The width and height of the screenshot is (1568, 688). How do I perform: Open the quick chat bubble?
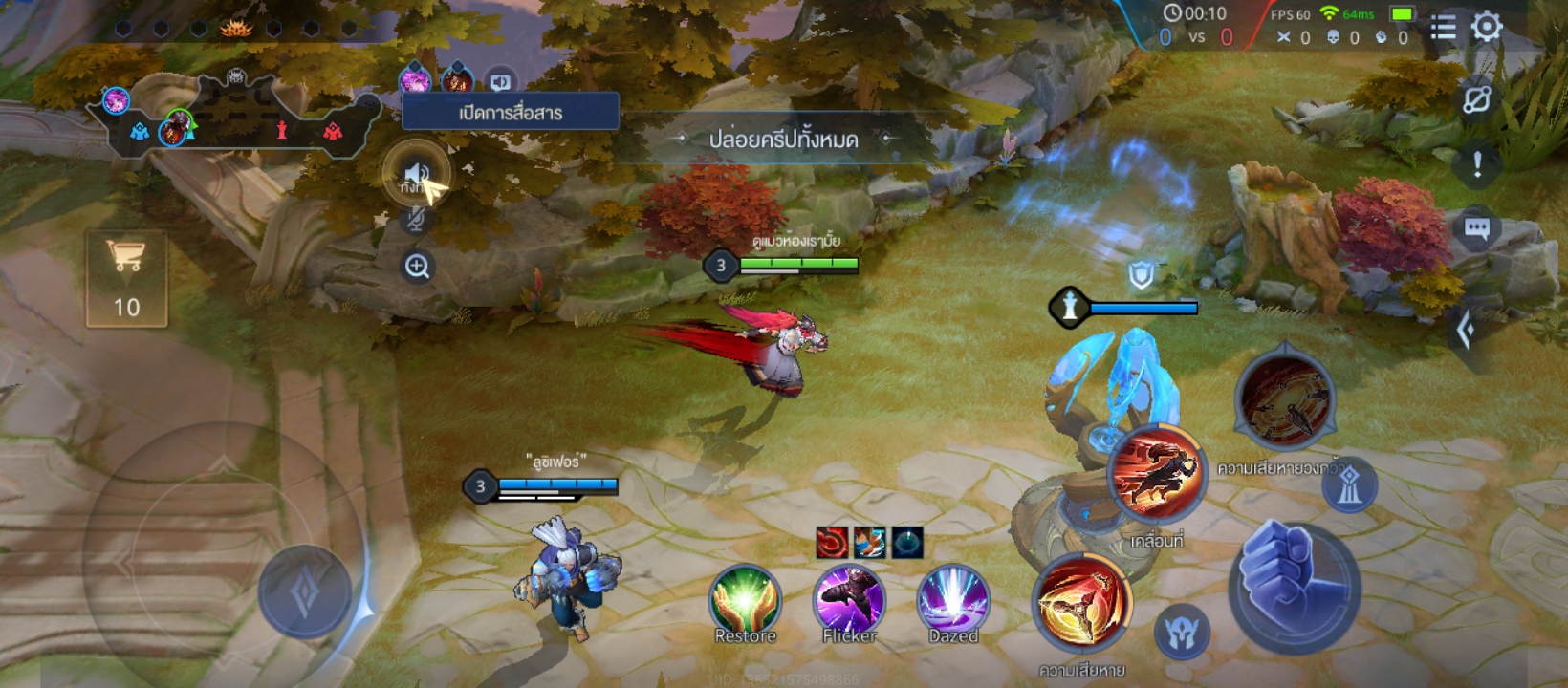(x=1477, y=229)
